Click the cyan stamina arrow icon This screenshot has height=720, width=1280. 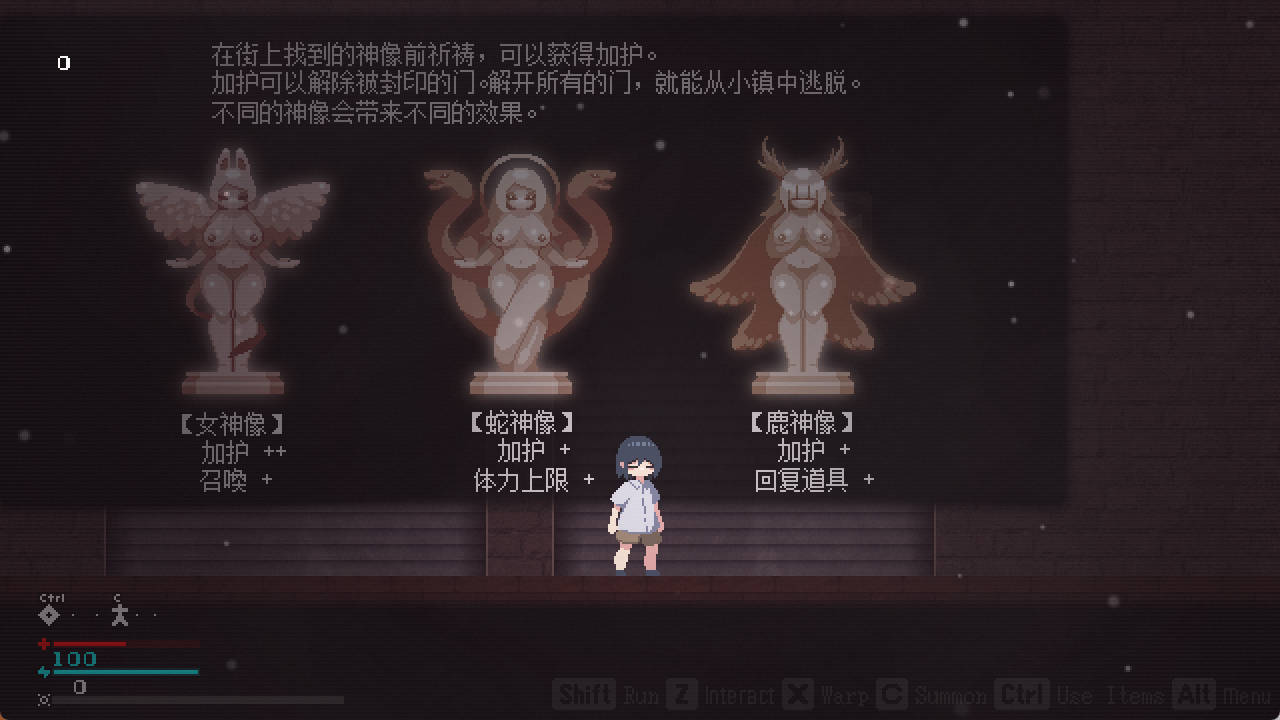[44, 672]
